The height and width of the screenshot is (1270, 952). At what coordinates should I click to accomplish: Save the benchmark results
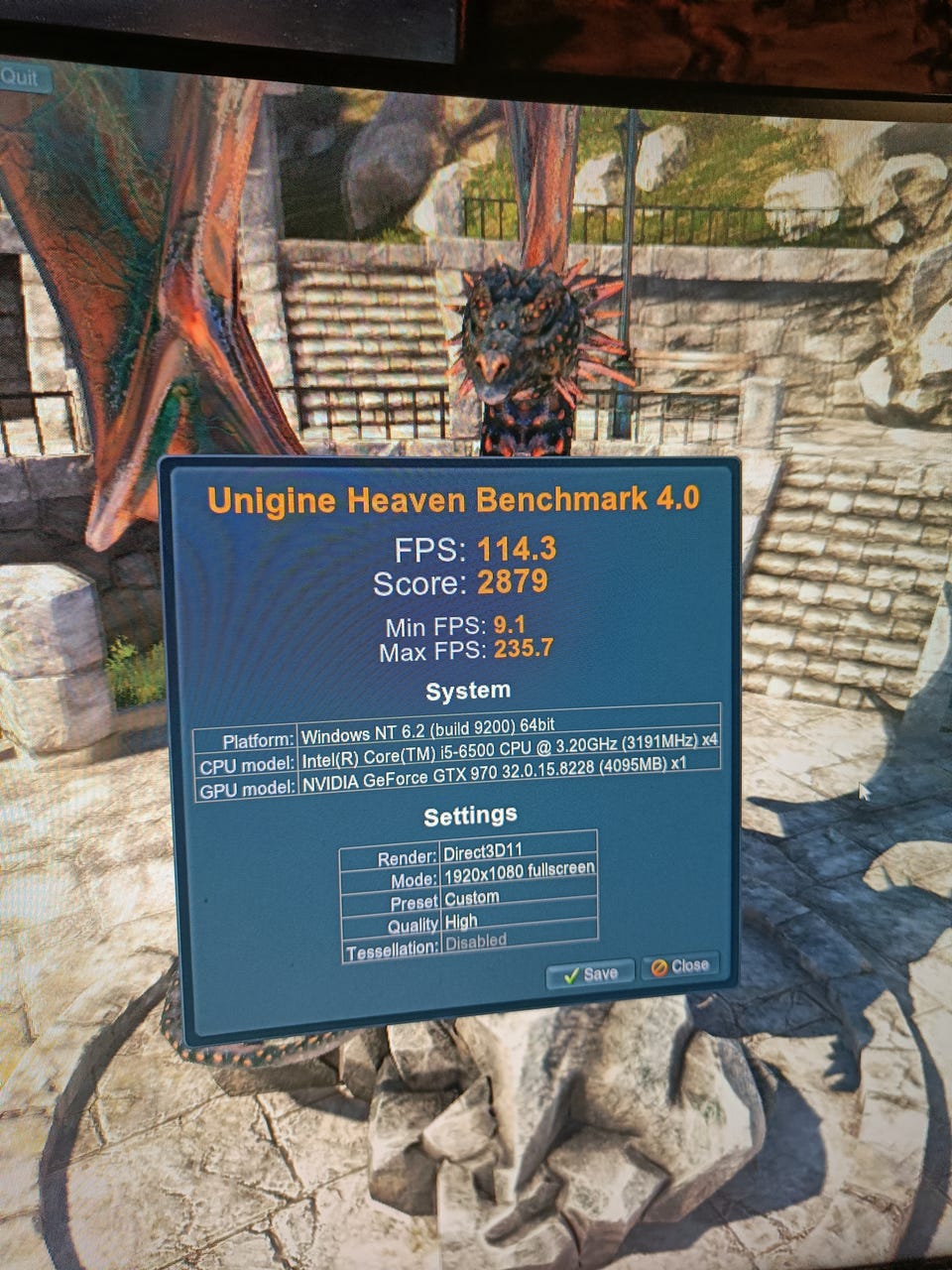coord(590,973)
